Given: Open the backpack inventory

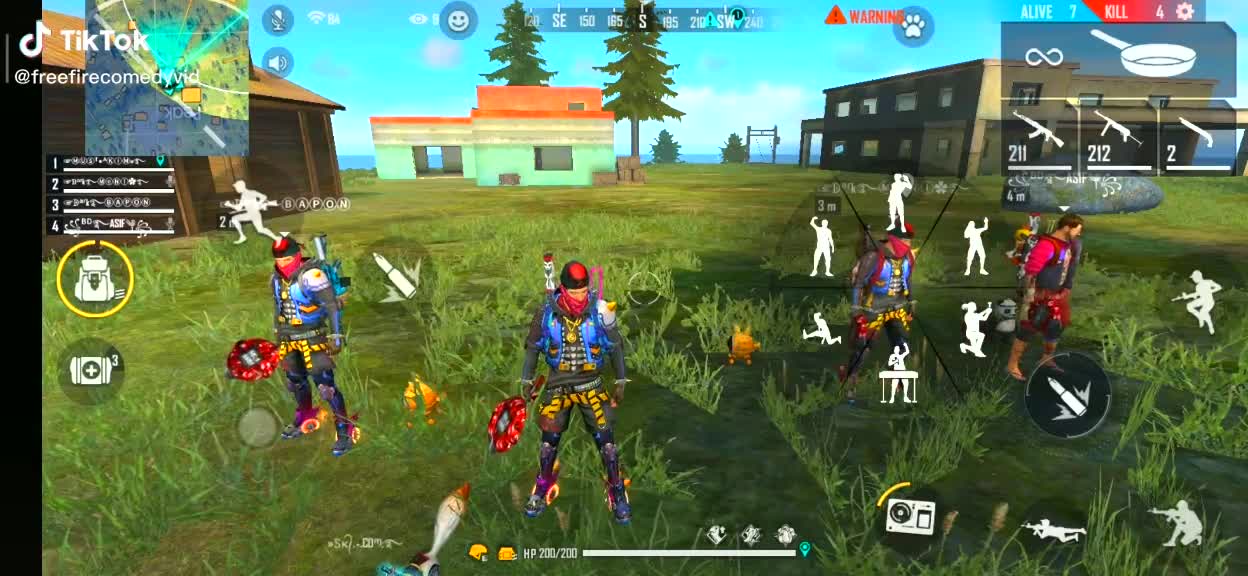Looking at the screenshot, I should point(95,278).
